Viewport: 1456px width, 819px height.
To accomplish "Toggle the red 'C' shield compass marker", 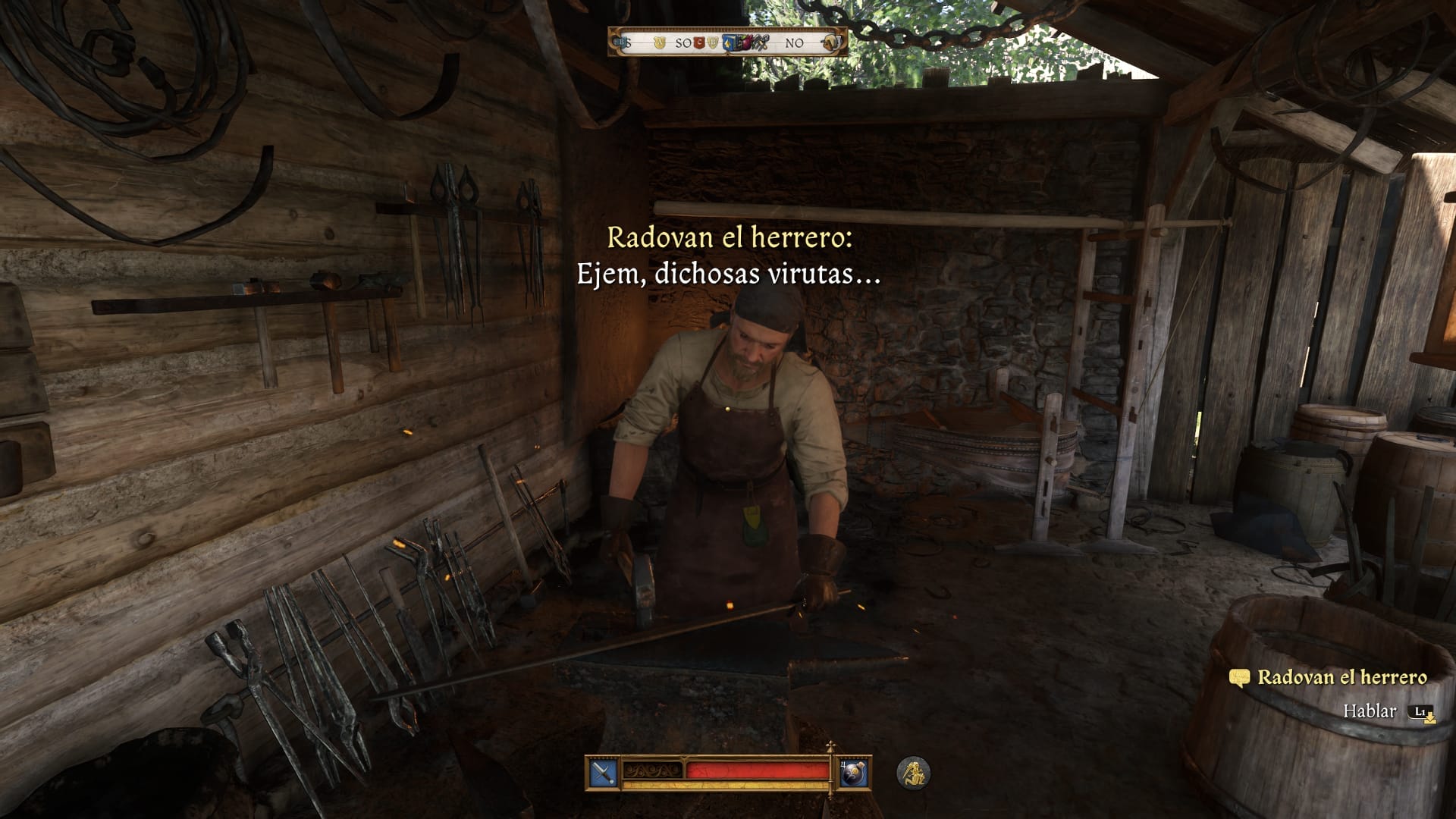I will click(x=699, y=43).
